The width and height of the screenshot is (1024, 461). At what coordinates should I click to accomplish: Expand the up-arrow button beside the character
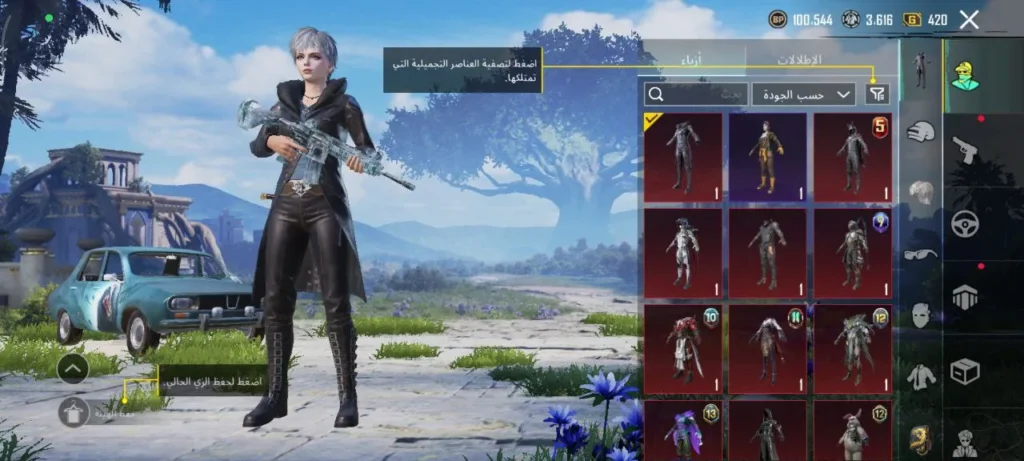click(73, 369)
